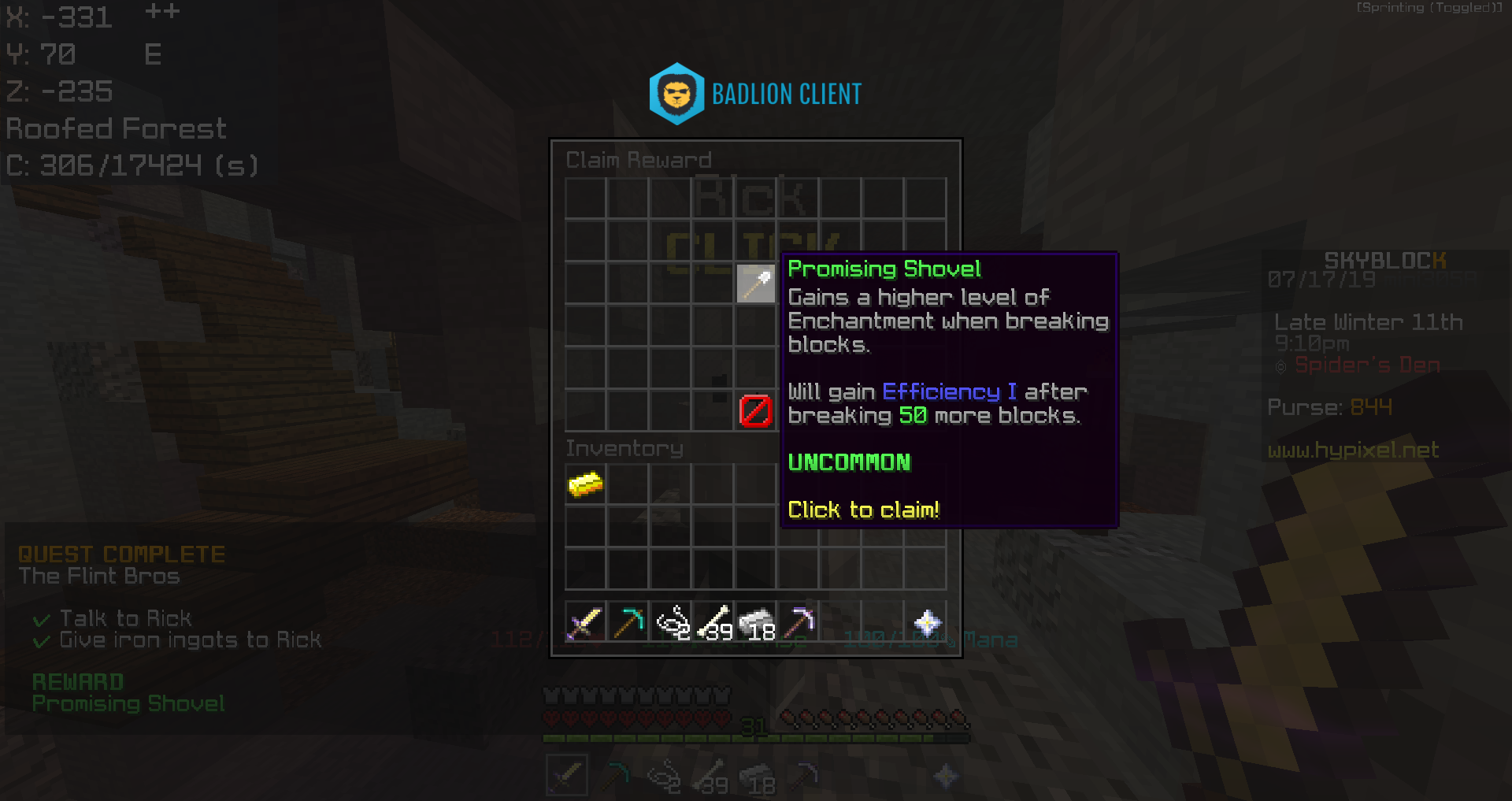Select the stack of 18 iron ingots
The width and height of the screenshot is (1512, 801).
756,623
